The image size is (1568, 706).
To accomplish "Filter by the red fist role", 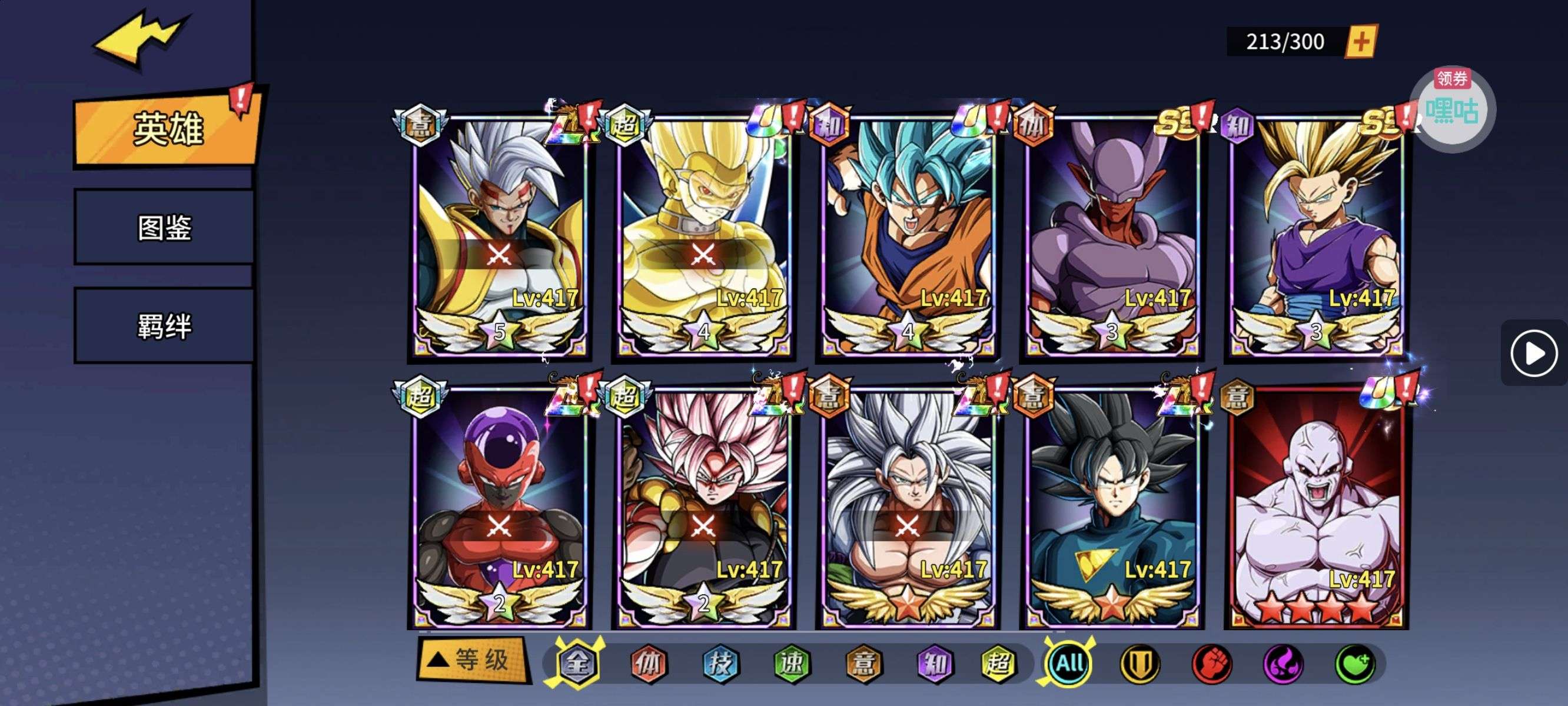I will [x=1212, y=664].
